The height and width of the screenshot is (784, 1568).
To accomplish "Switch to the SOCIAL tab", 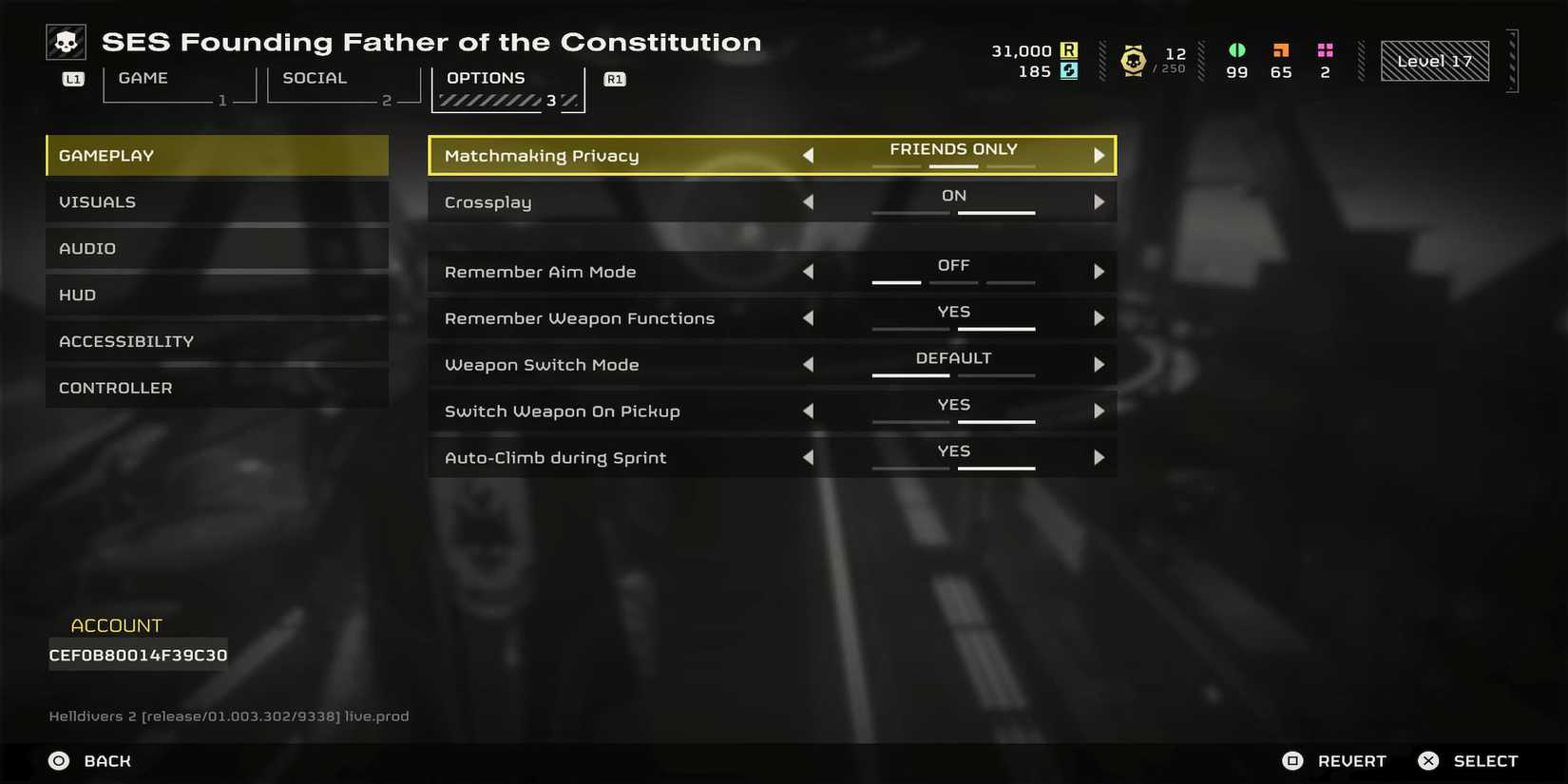I will pos(315,78).
